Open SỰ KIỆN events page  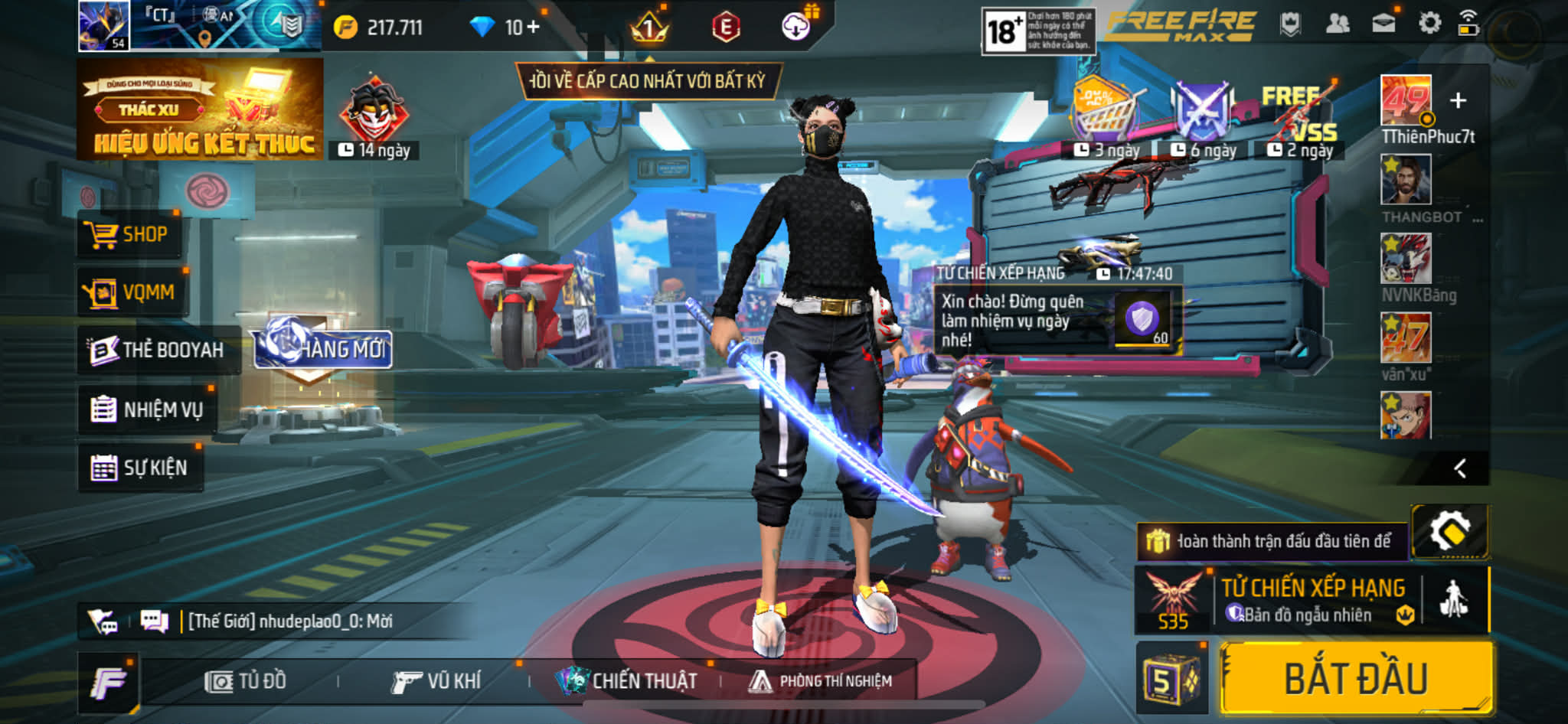point(140,468)
